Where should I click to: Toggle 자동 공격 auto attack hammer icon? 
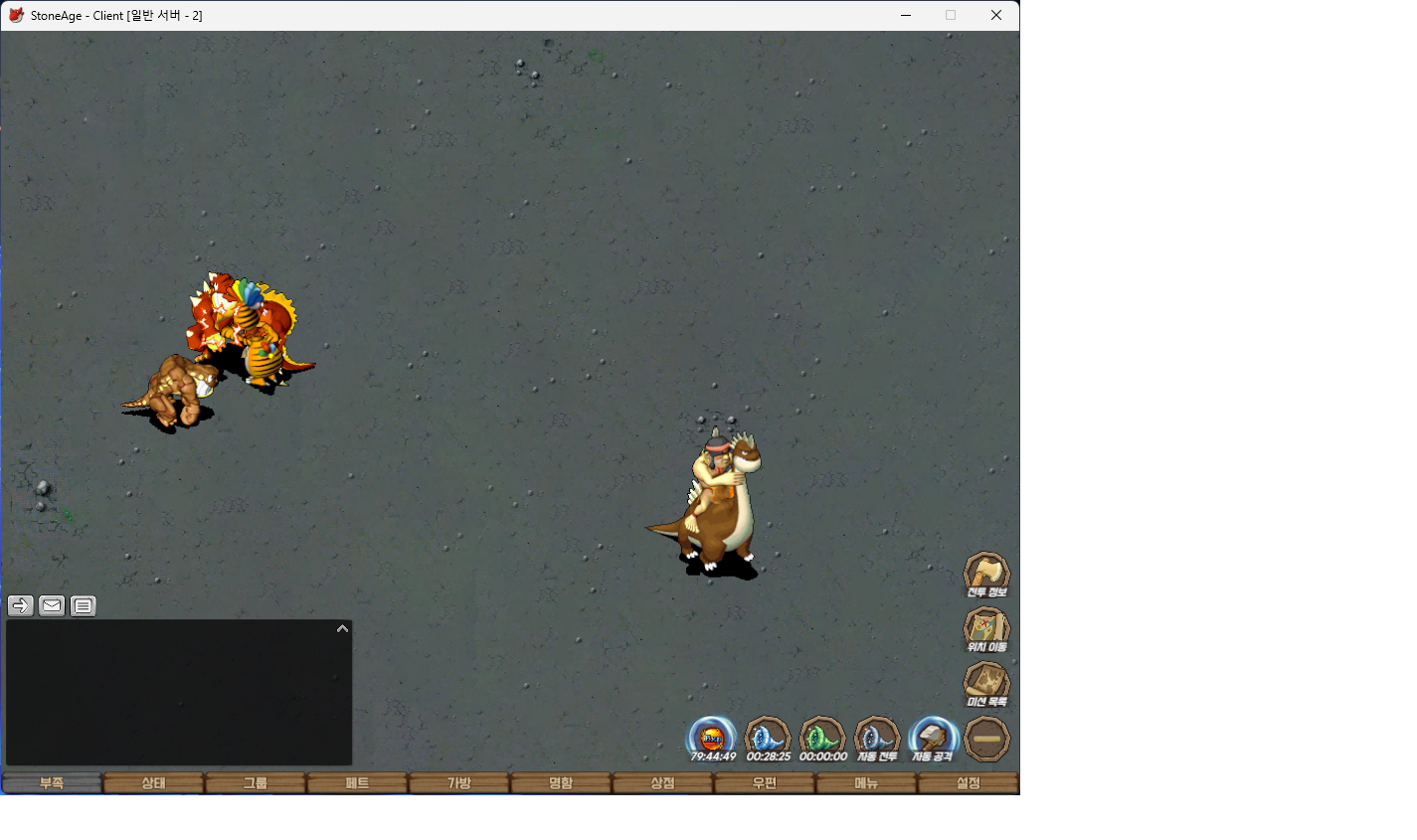pyautogui.click(x=933, y=740)
